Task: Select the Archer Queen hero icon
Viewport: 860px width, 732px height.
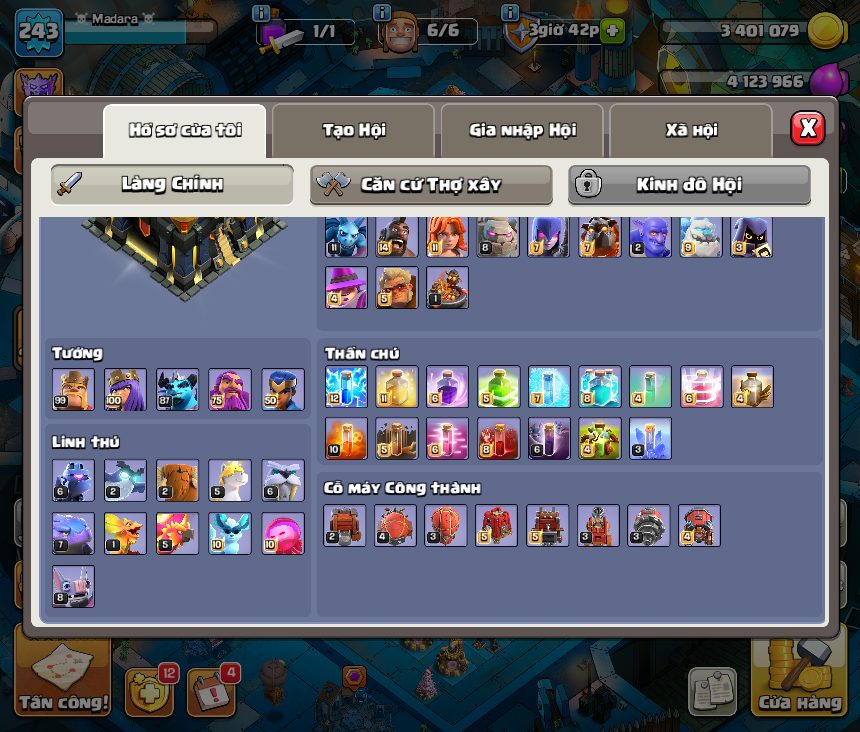Action: (126, 390)
